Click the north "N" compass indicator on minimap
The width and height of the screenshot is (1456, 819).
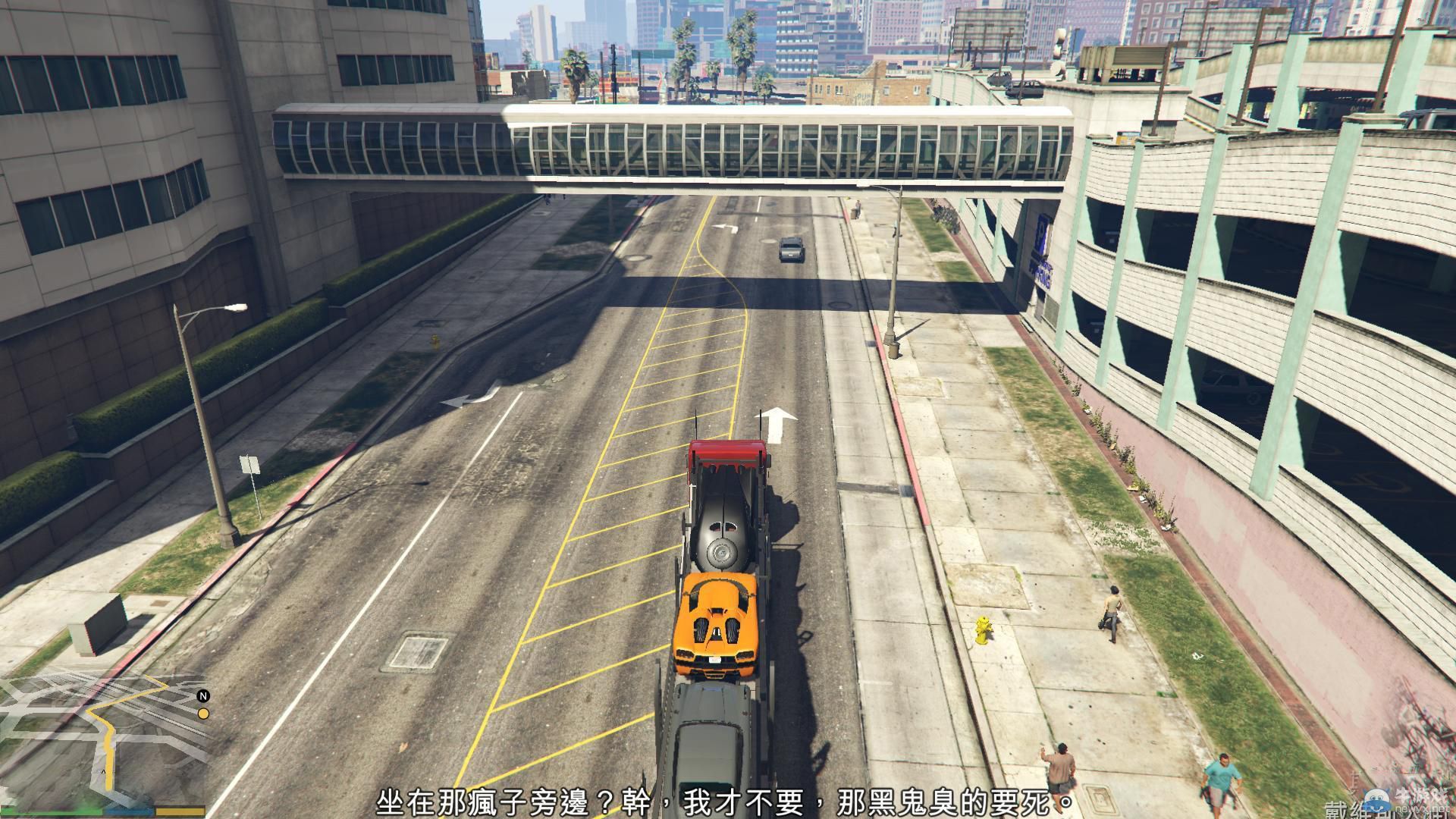[203, 696]
